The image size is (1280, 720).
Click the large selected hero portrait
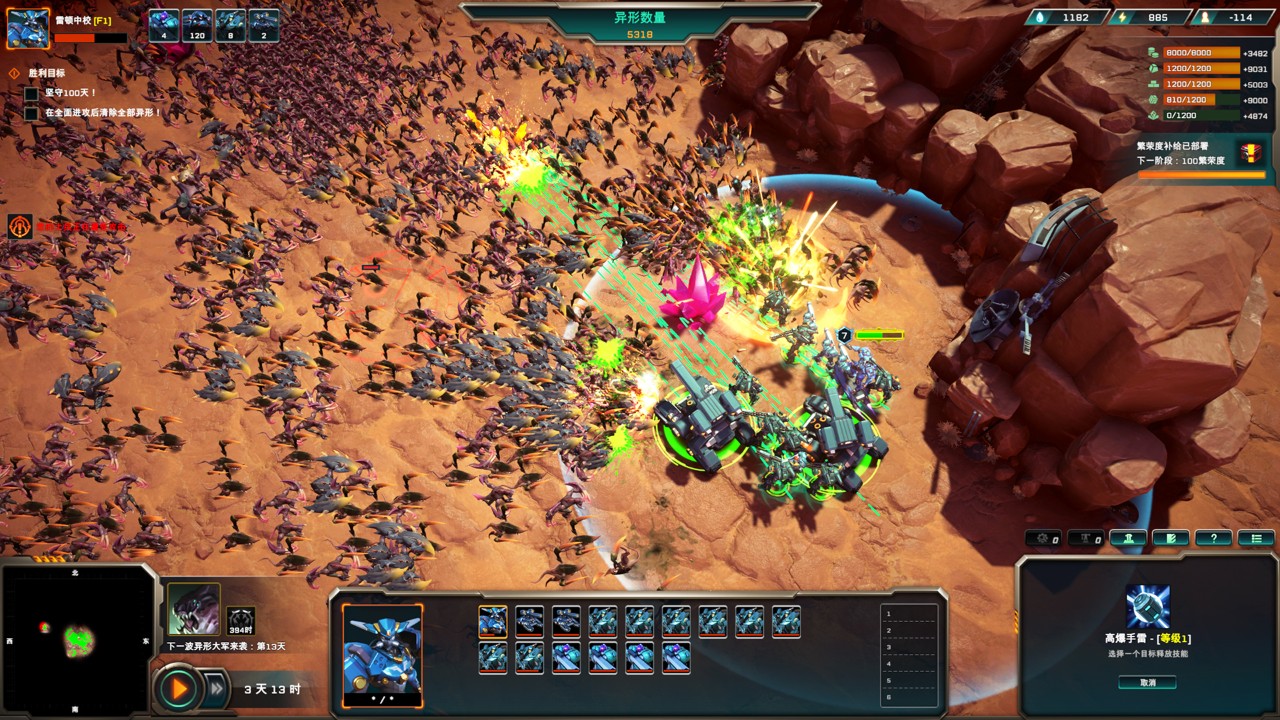pyautogui.click(x=382, y=649)
